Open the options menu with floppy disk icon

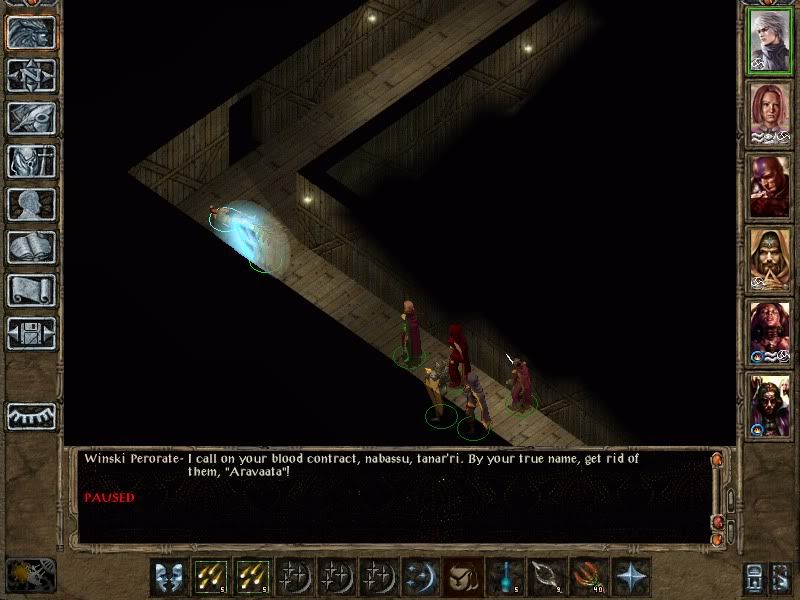tap(32, 333)
